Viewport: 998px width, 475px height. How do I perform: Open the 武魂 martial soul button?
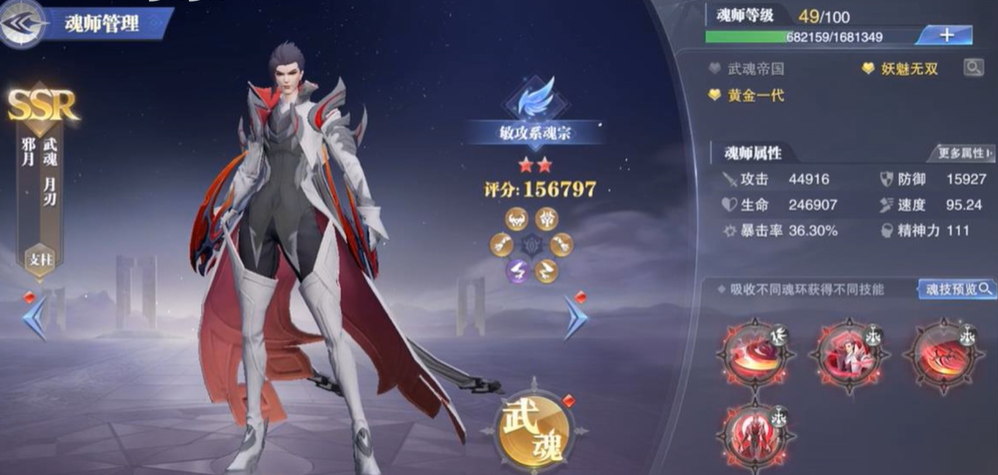pos(534,426)
